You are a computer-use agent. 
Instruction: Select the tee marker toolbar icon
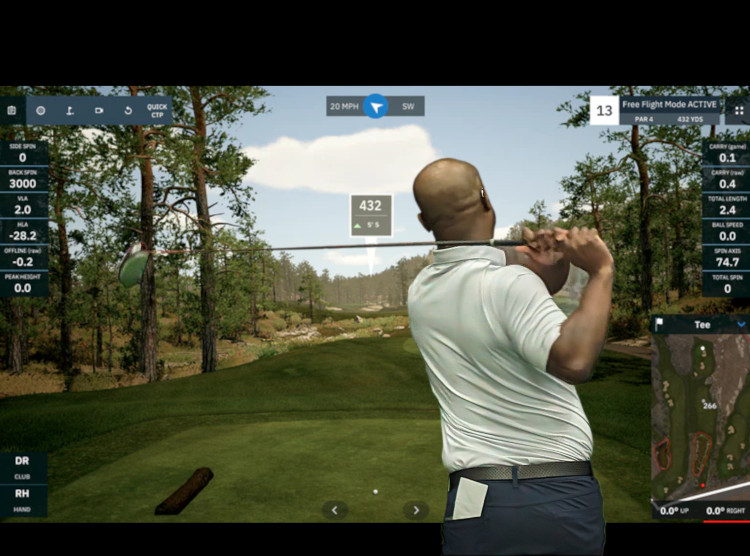coord(70,110)
